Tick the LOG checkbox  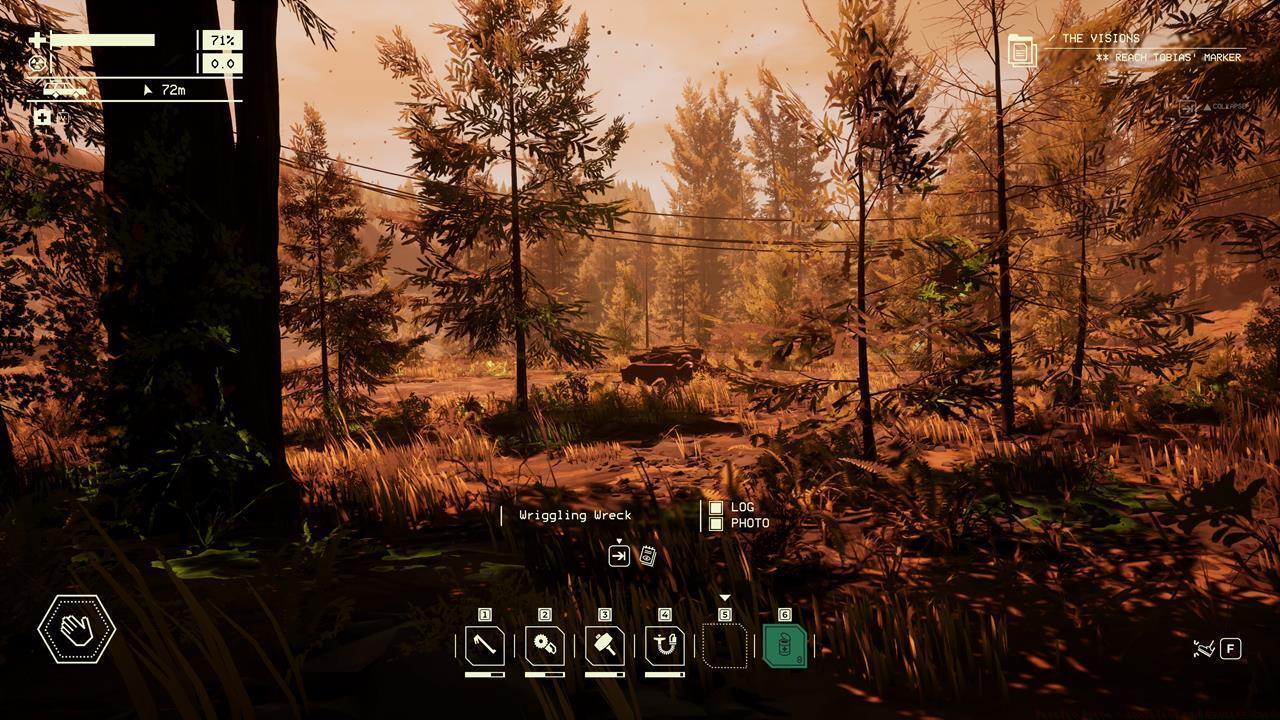(x=716, y=508)
